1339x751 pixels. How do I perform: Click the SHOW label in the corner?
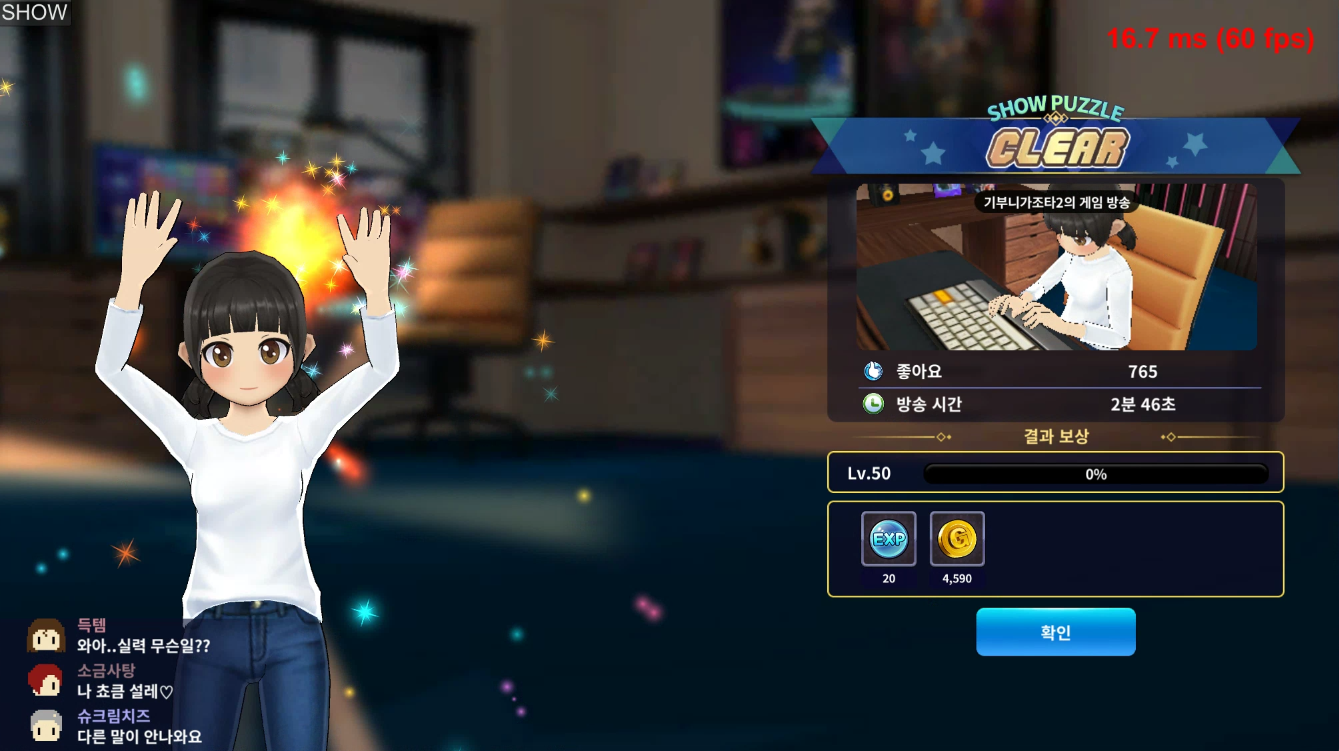pyautogui.click(x=35, y=13)
